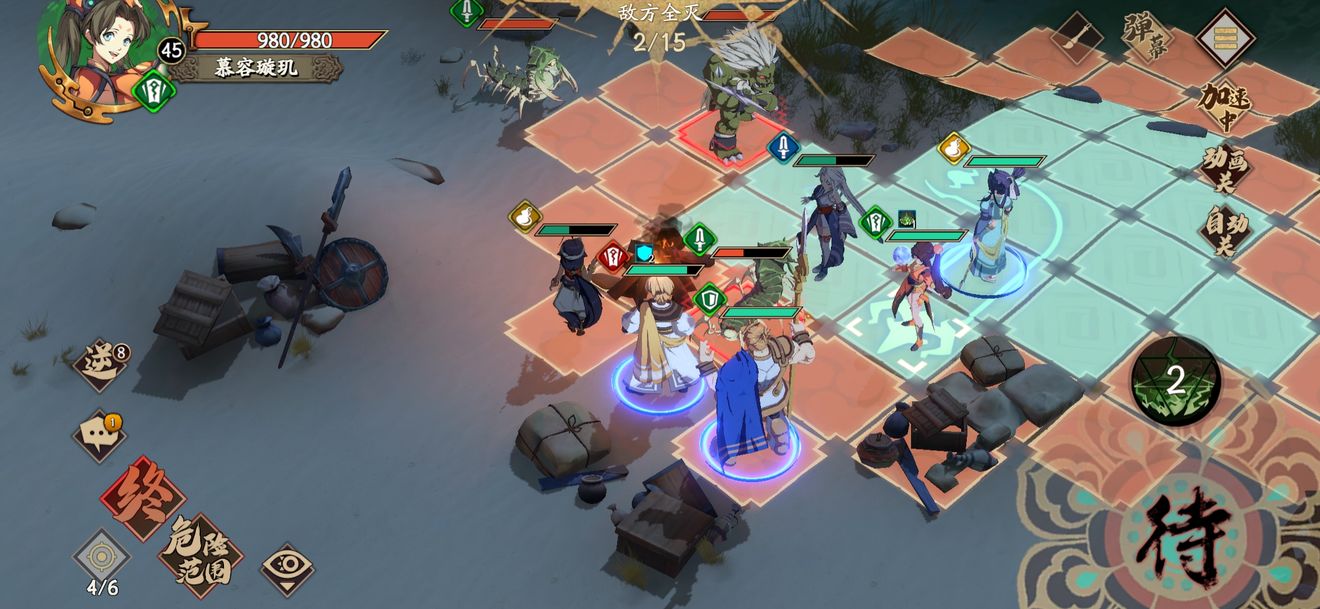1320x609 pixels.
Task: Use the 逆 rewind button
Action: [x=101, y=363]
